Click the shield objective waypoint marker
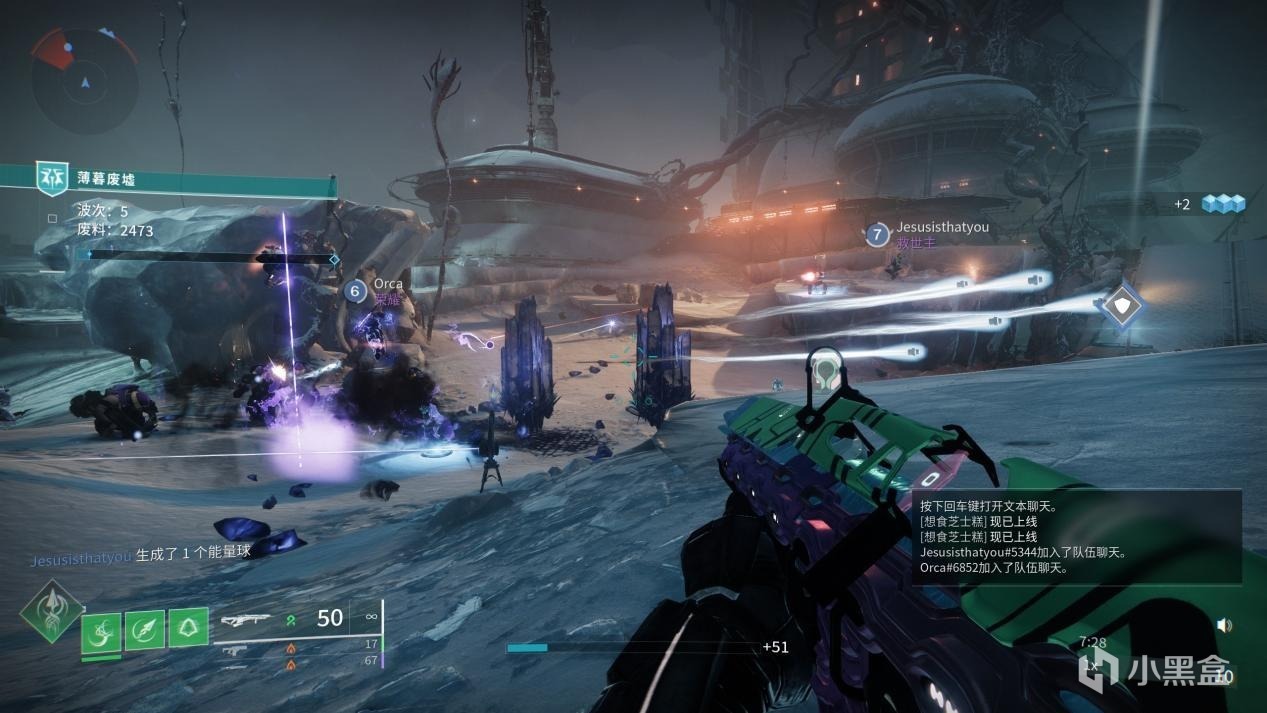1267x713 pixels. (x=1123, y=305)
